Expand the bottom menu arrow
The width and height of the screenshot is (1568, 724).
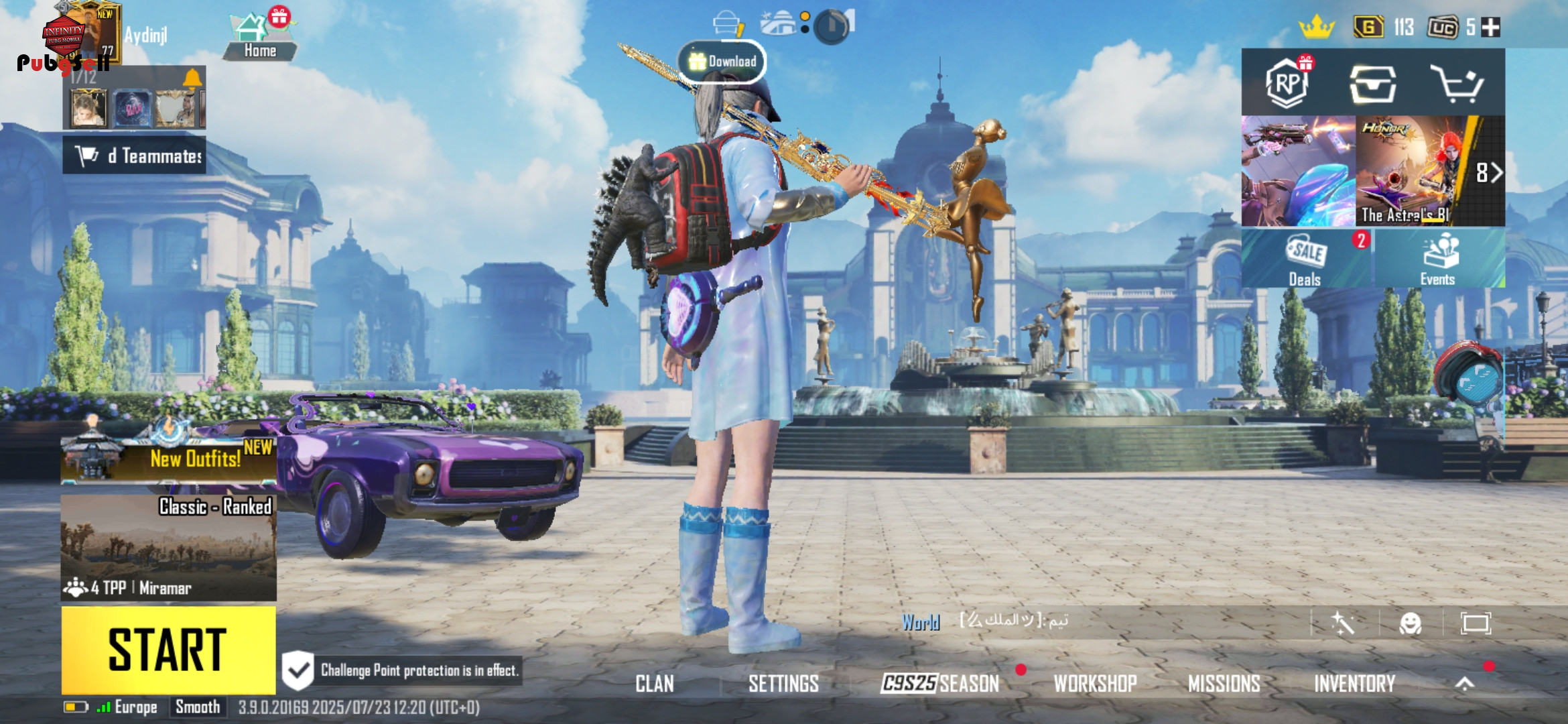tap(1465, 684)
